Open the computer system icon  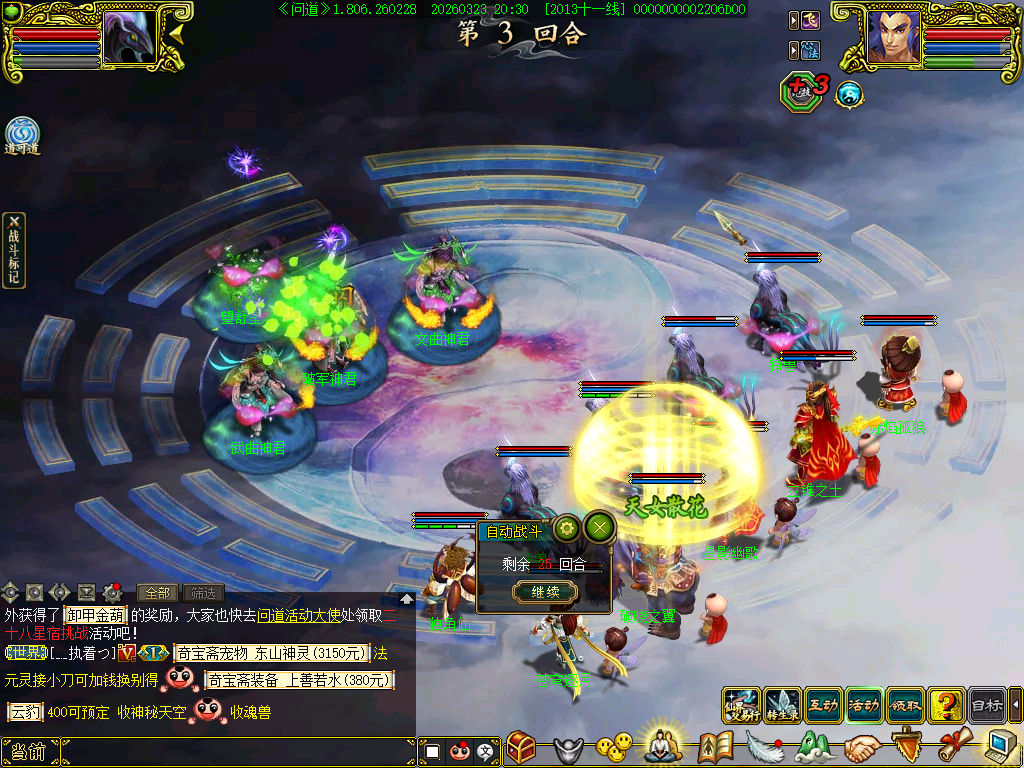coord(1002,746)
